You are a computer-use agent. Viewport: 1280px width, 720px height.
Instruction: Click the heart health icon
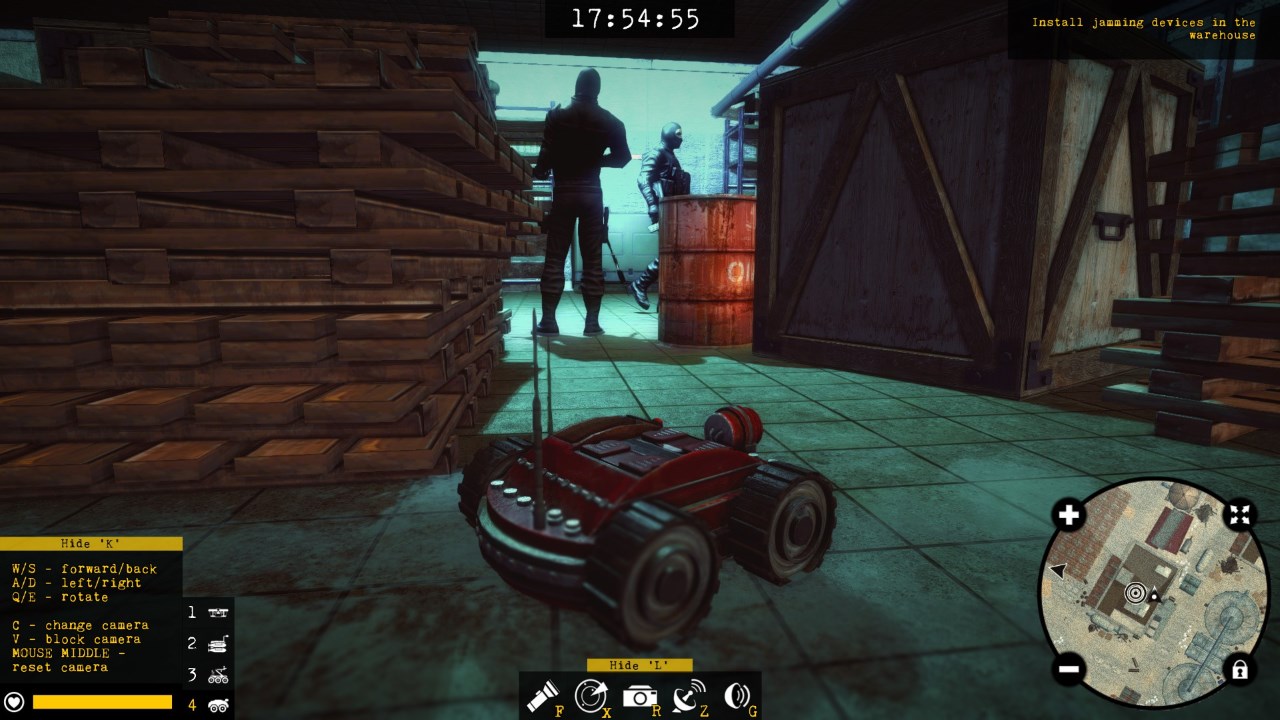tap(14, 703)
